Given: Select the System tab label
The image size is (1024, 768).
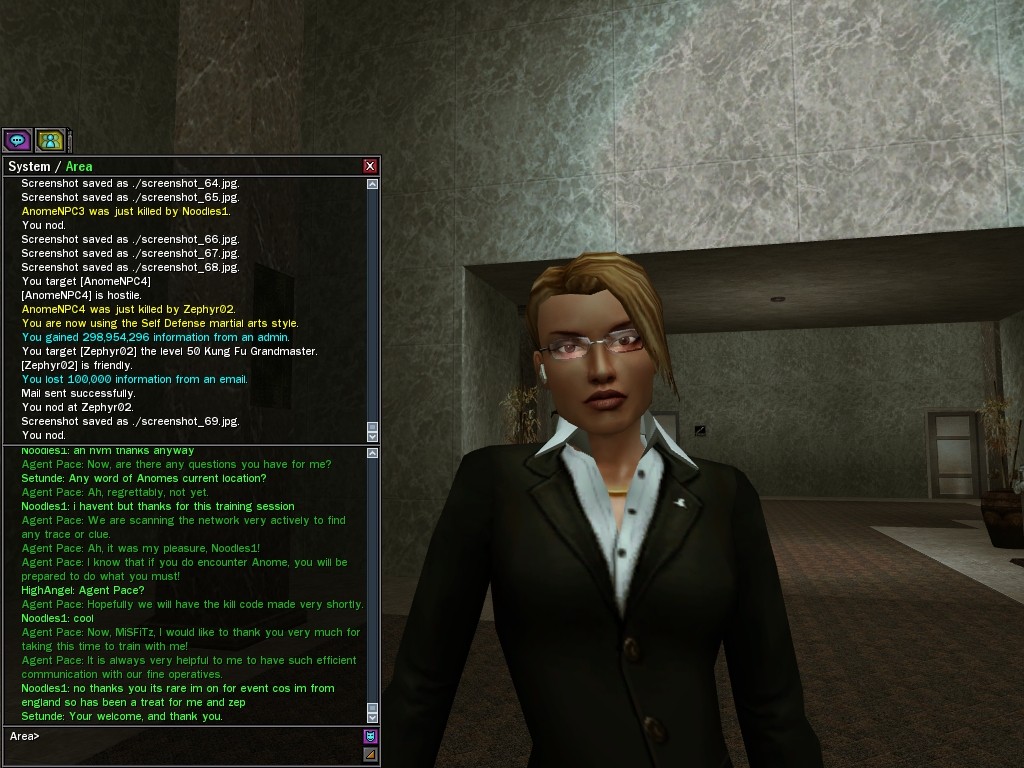Looking at the screenshot, I should (28, 166).
